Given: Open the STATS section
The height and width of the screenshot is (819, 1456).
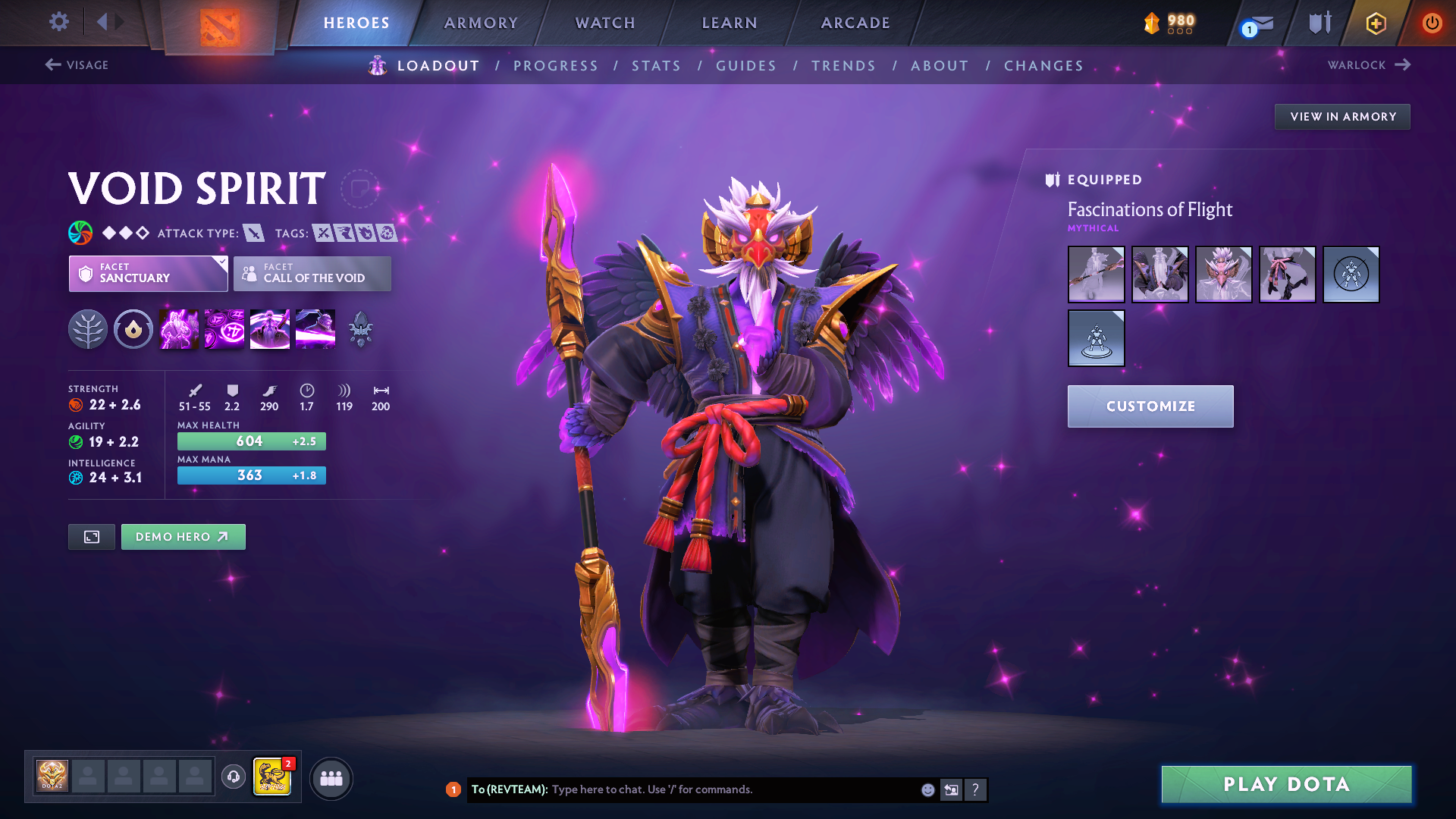Looking at the screenshot, I should tap(656, 65).
